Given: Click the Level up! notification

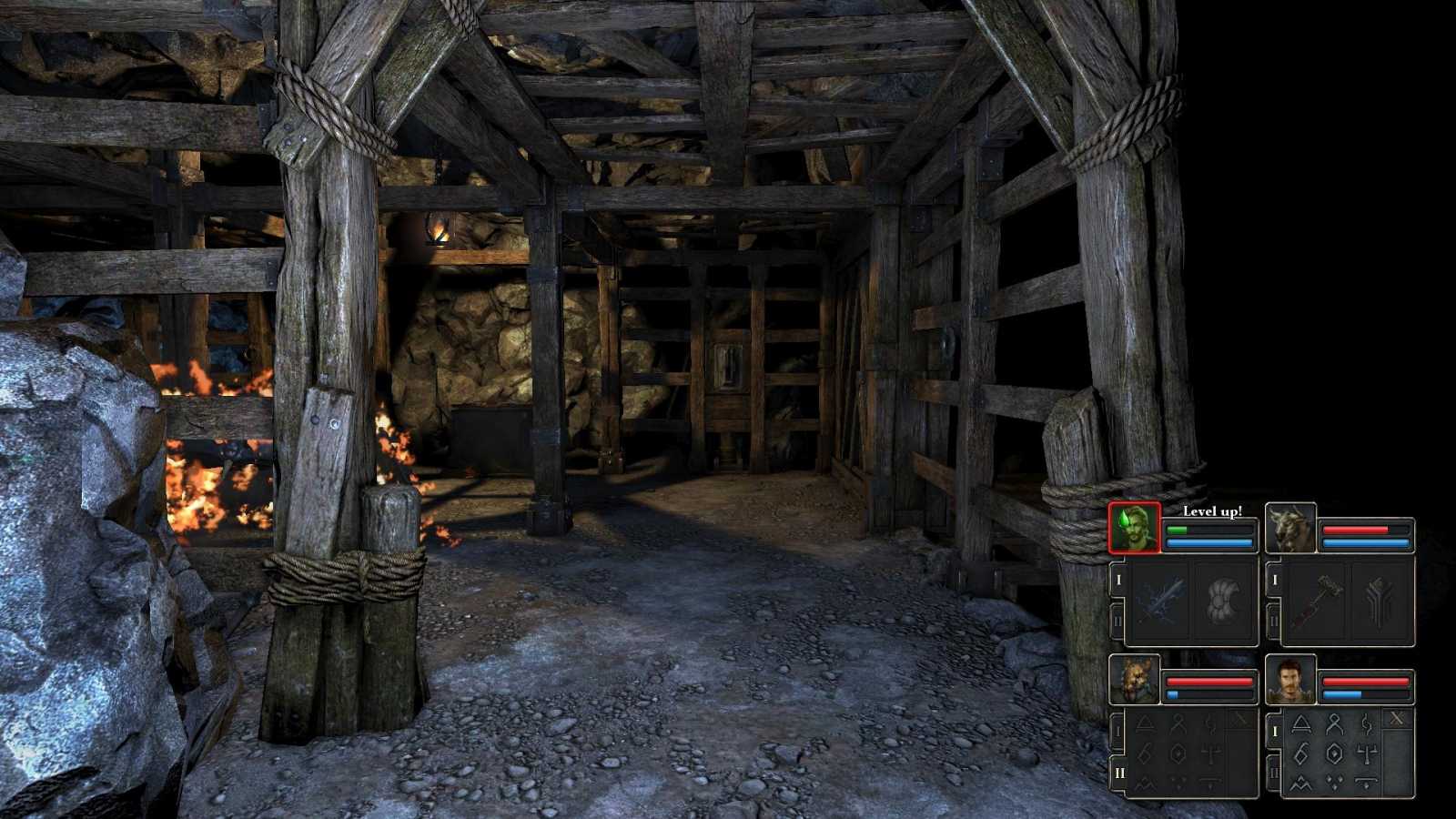Looking at the screenshot, I should 1213,511.
